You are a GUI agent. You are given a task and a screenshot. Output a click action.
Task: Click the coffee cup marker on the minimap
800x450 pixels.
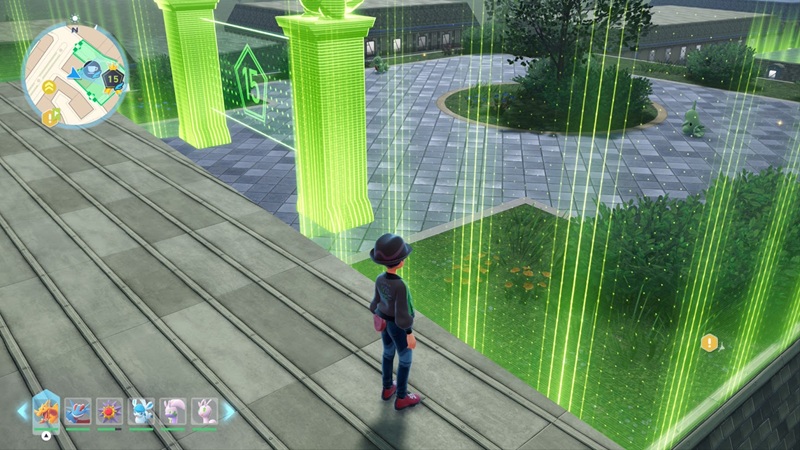[x=91, y=69]
